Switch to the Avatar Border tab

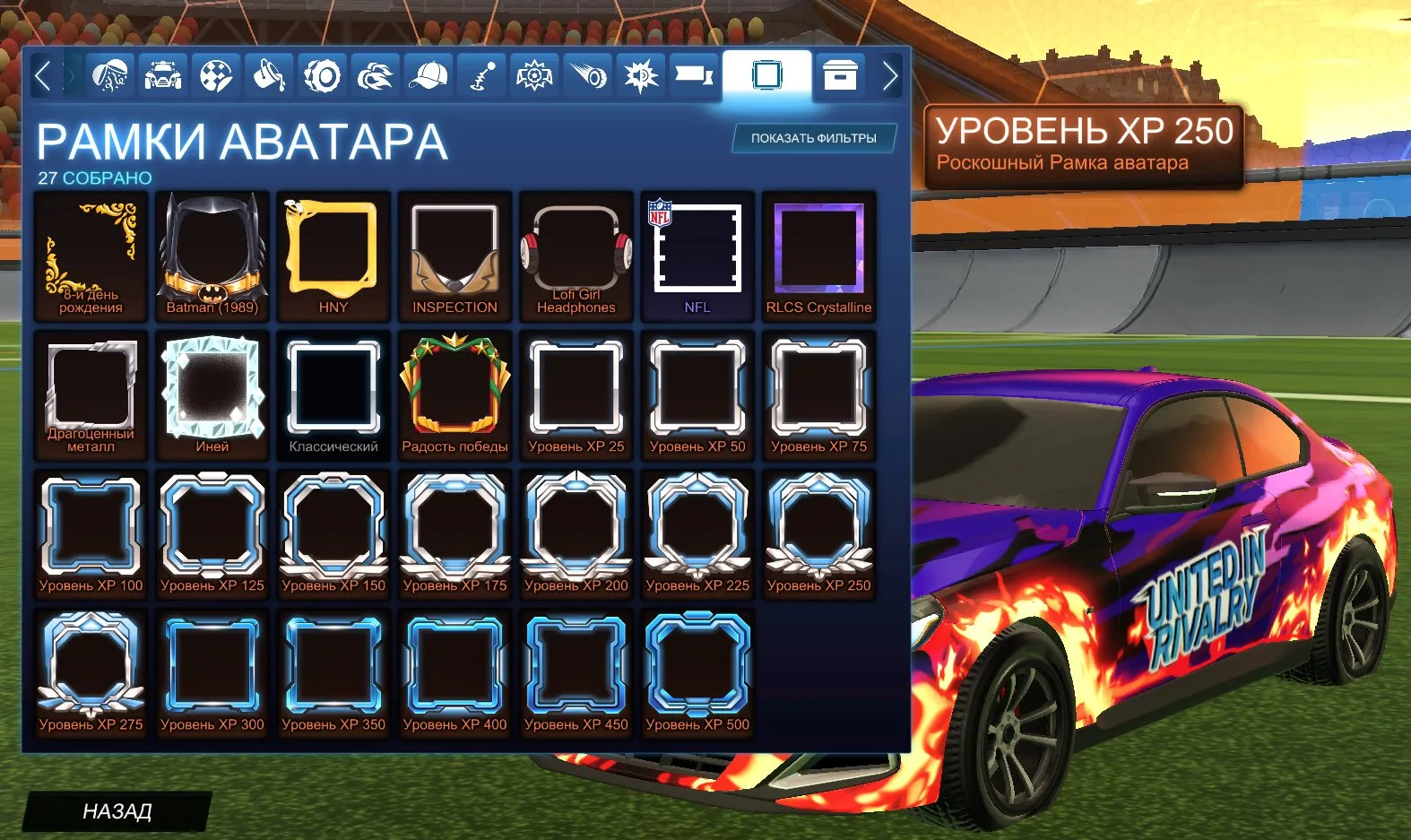click(x=766, y=77)
